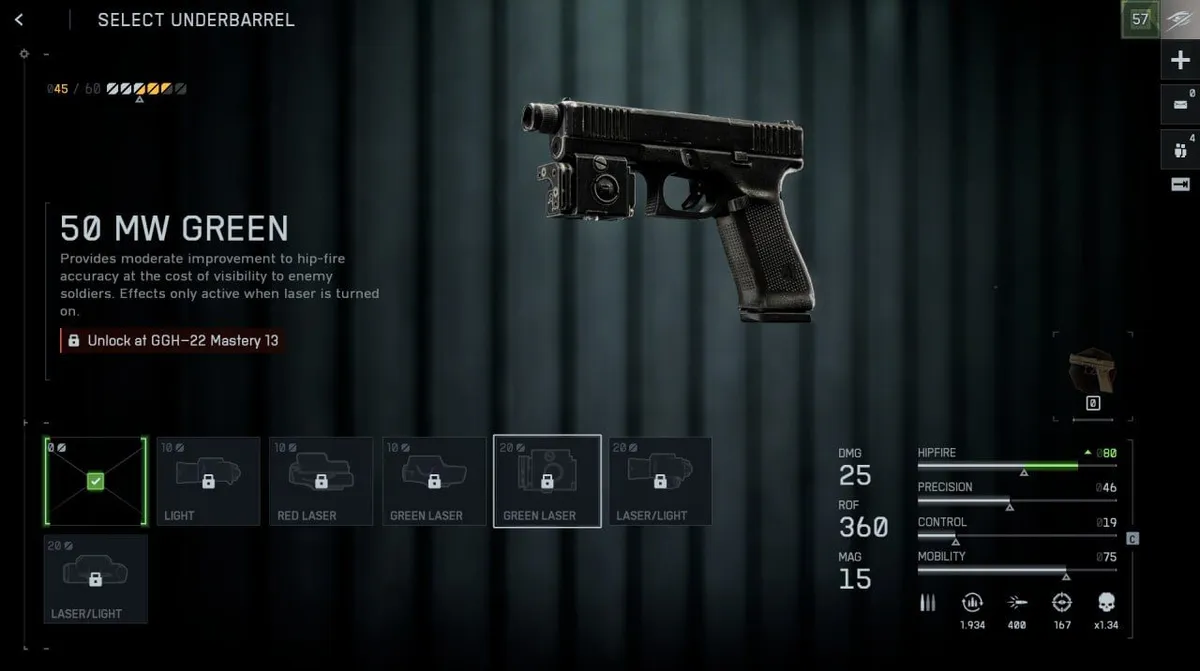Image resolution: width=1200 pixels, height=671 pixels.
Task: Click the arrow-to-bar collapse icon
Action: tap(1180, 184)
